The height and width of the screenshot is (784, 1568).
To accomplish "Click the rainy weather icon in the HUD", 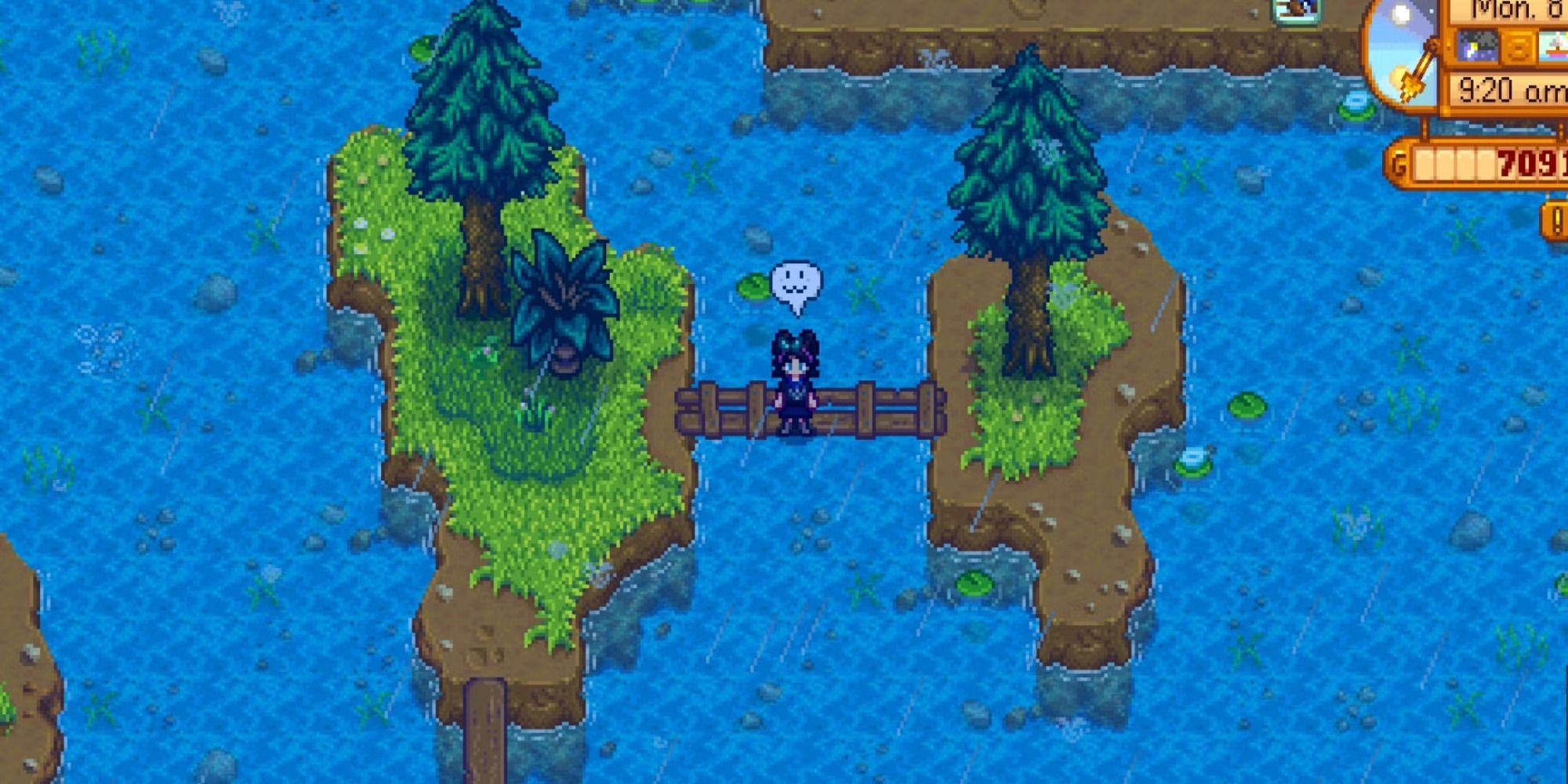I will pos(1479,45).
